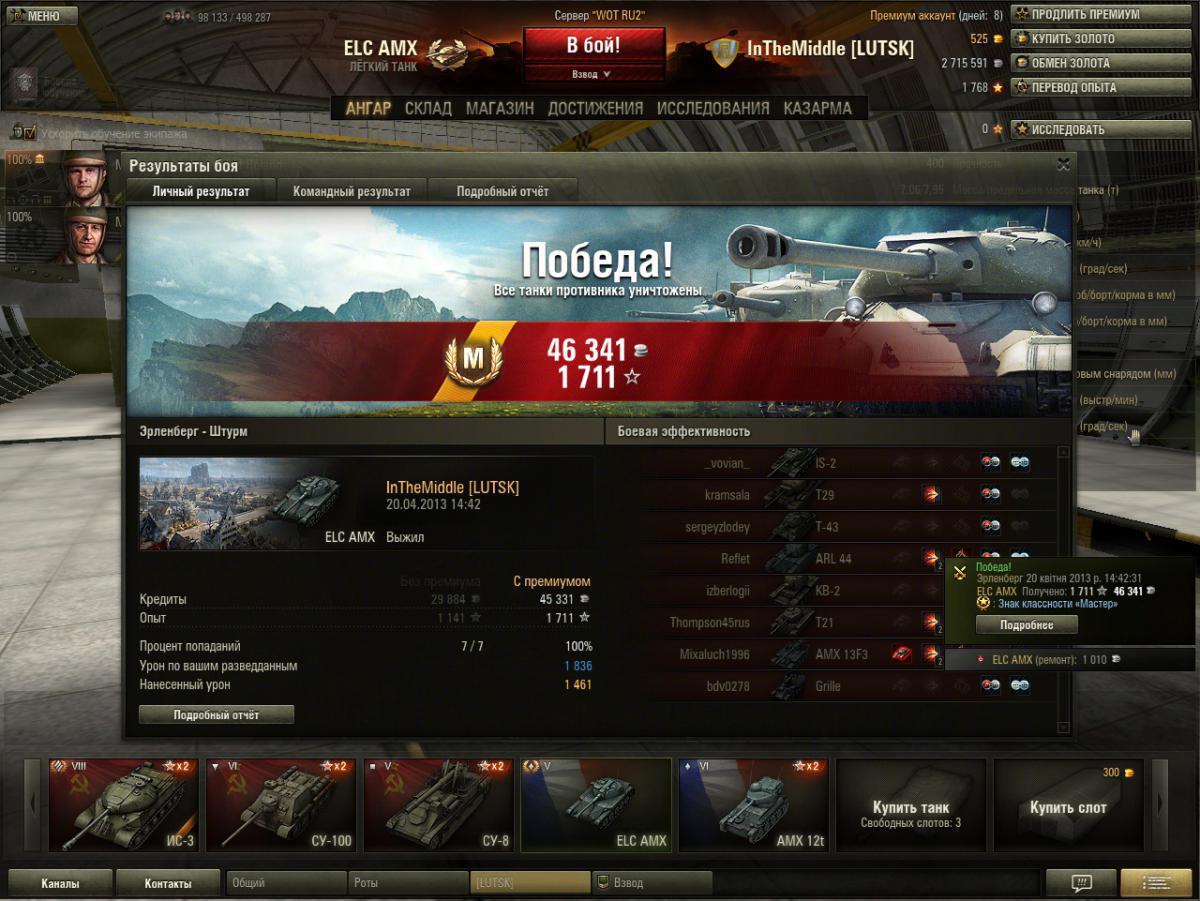Screen dimensions: 1200x901
Task: Close the battle results window
Action: tap(1063, 165)
